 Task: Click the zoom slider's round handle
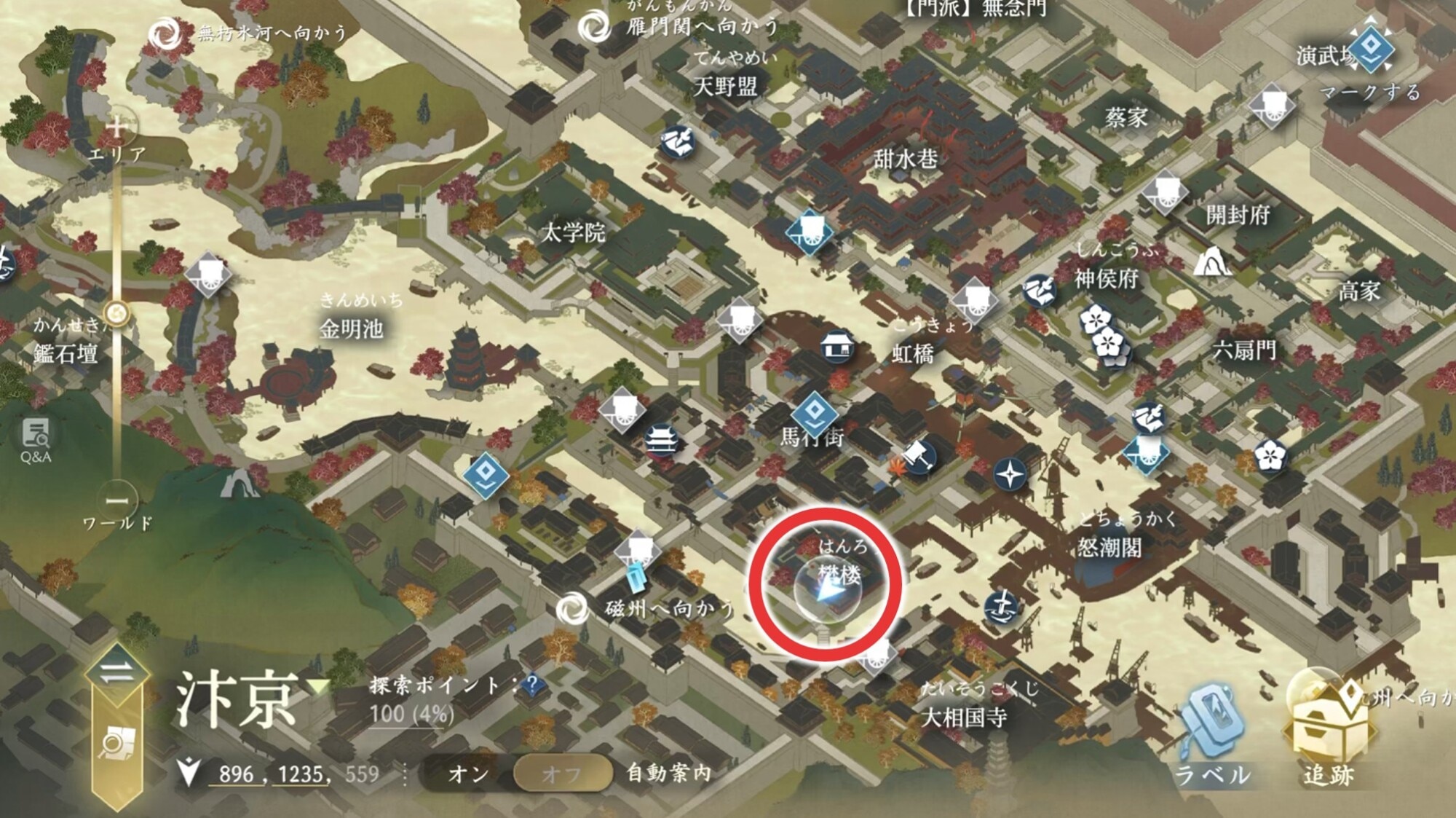click(116, 314)
